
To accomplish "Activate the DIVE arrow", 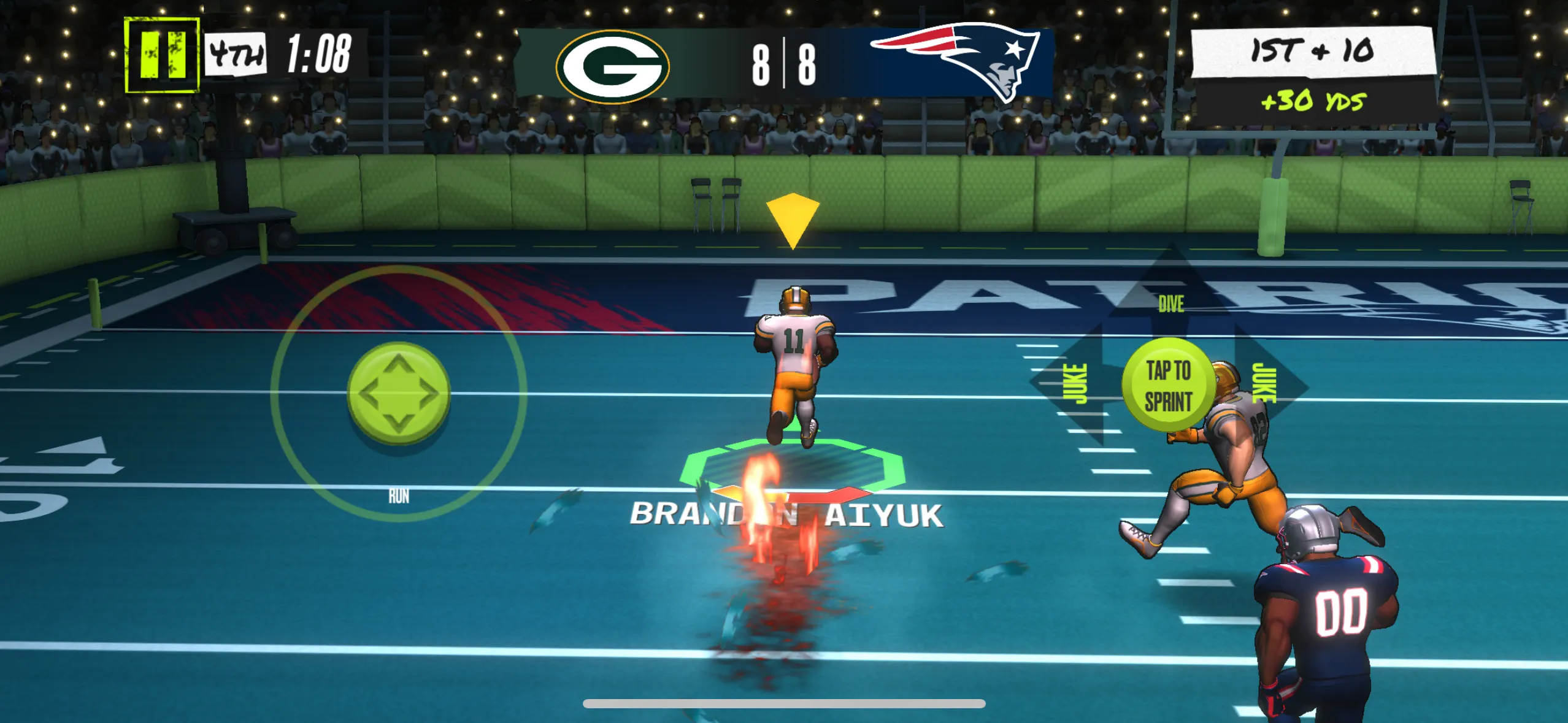I will 1170,294.
